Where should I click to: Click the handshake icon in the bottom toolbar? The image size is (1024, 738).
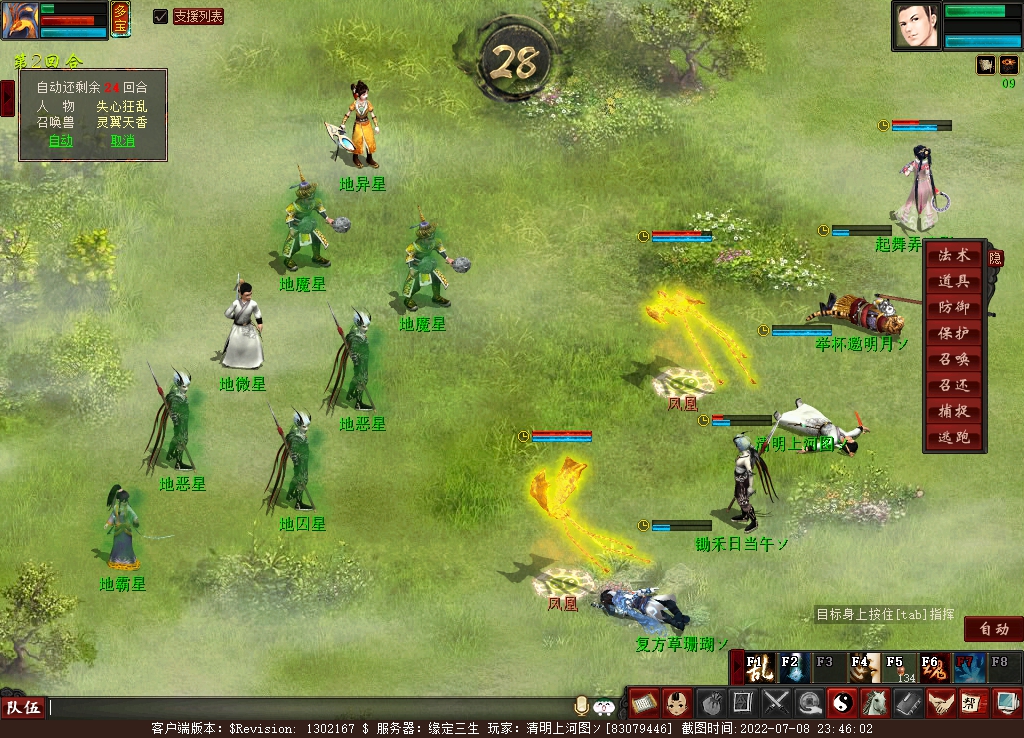coord(939,702)
